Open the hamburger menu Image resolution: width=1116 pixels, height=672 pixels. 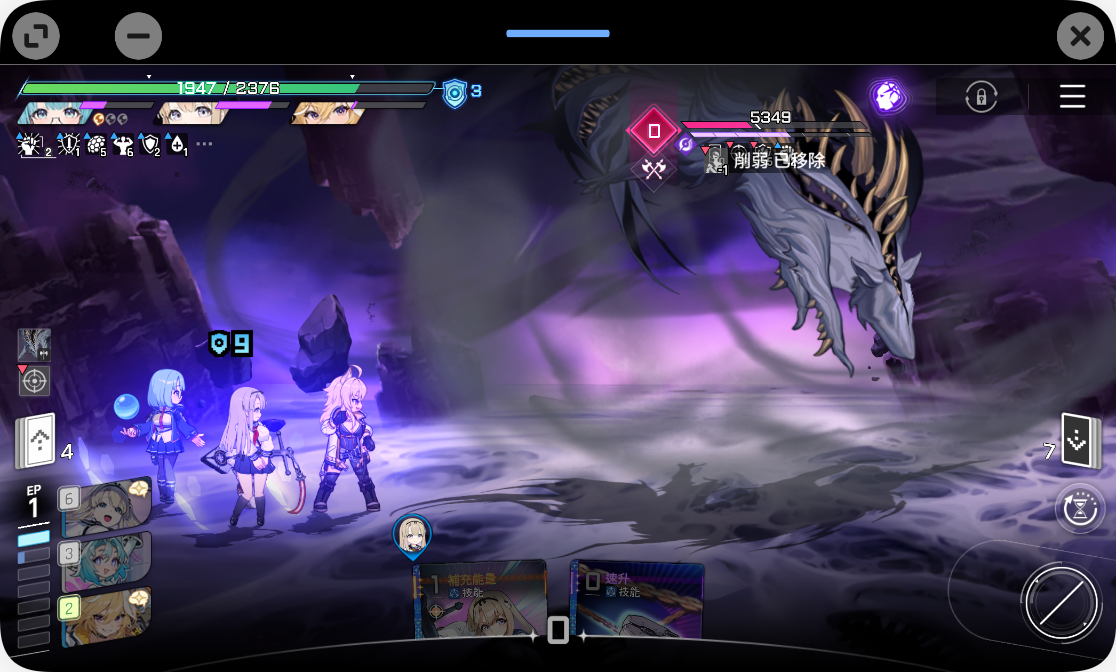(x=1072, y=97)
